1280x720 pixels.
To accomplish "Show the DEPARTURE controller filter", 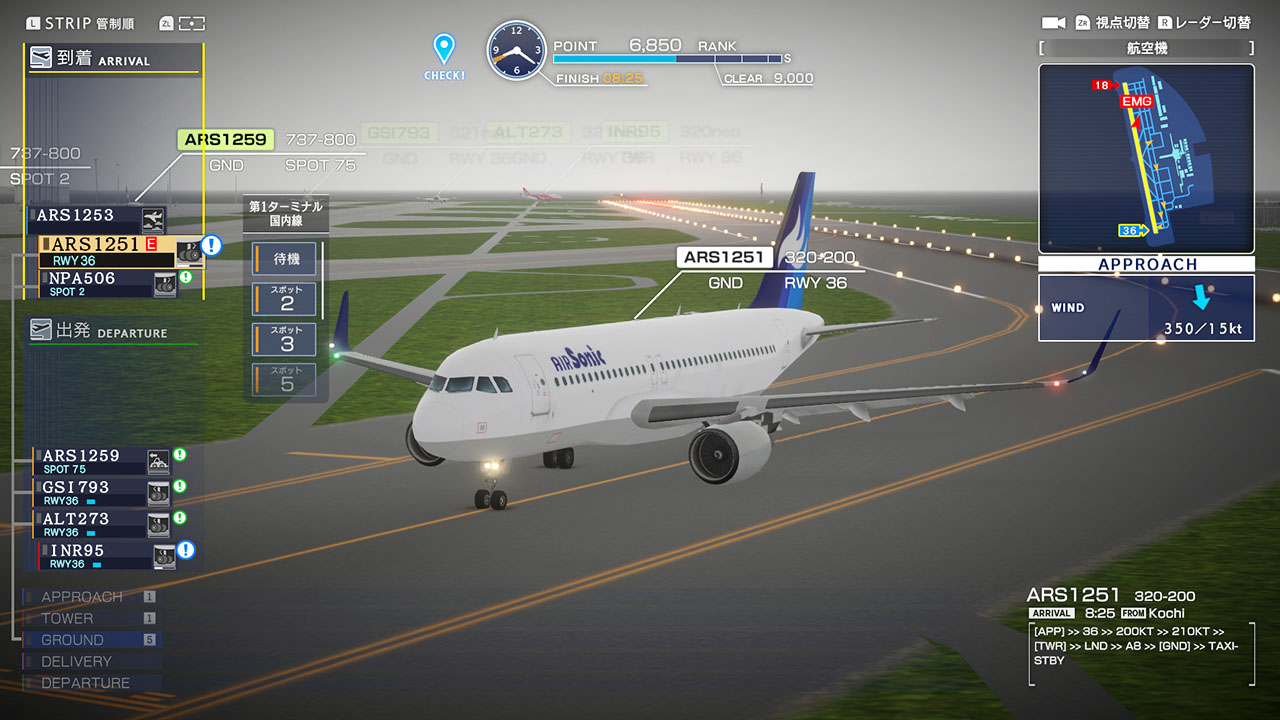I will click(90, 683).
